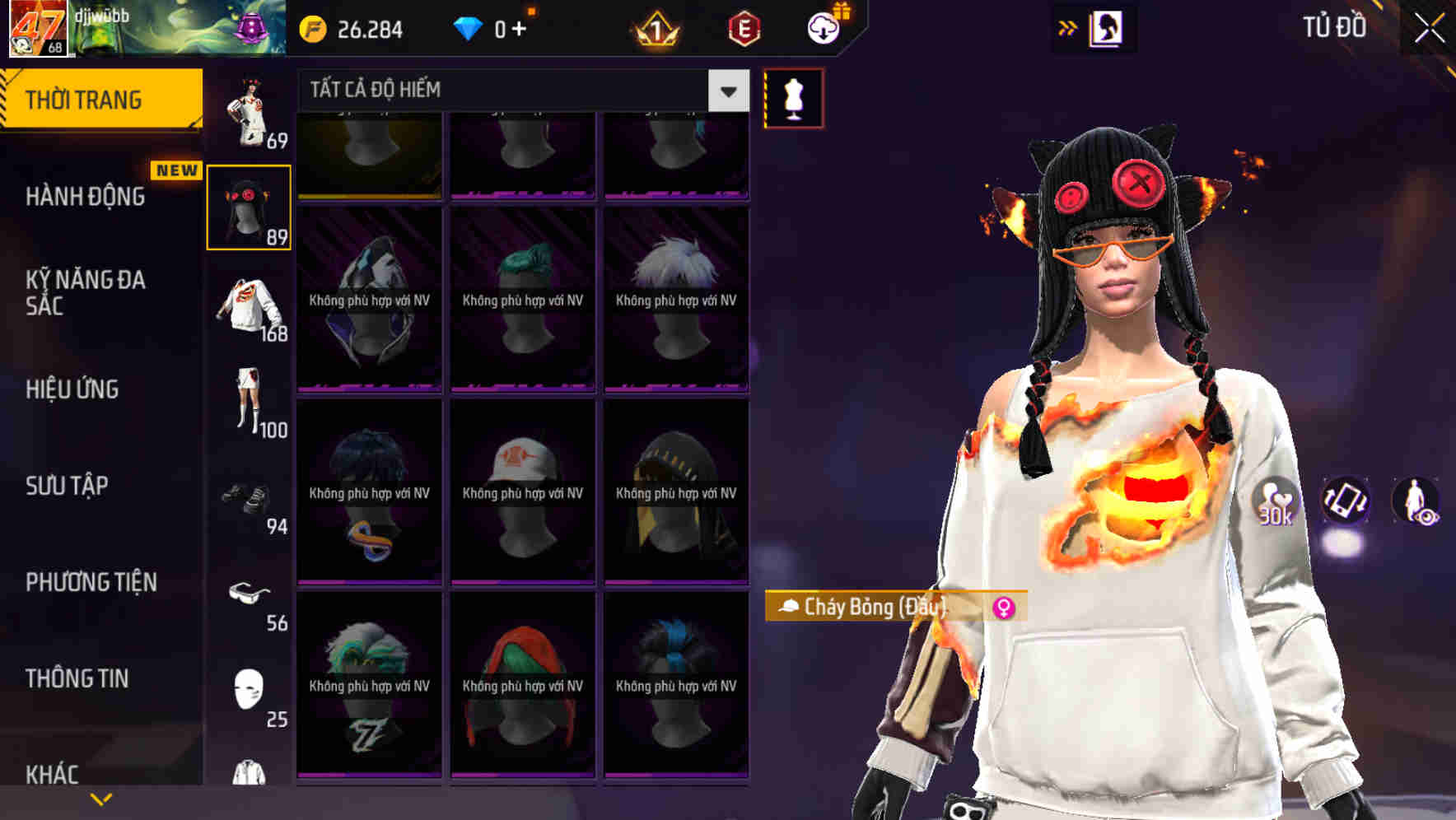Screen dimensions: 1456x820
Task: Click the cloud download gift icon
Action: point(824,26)
